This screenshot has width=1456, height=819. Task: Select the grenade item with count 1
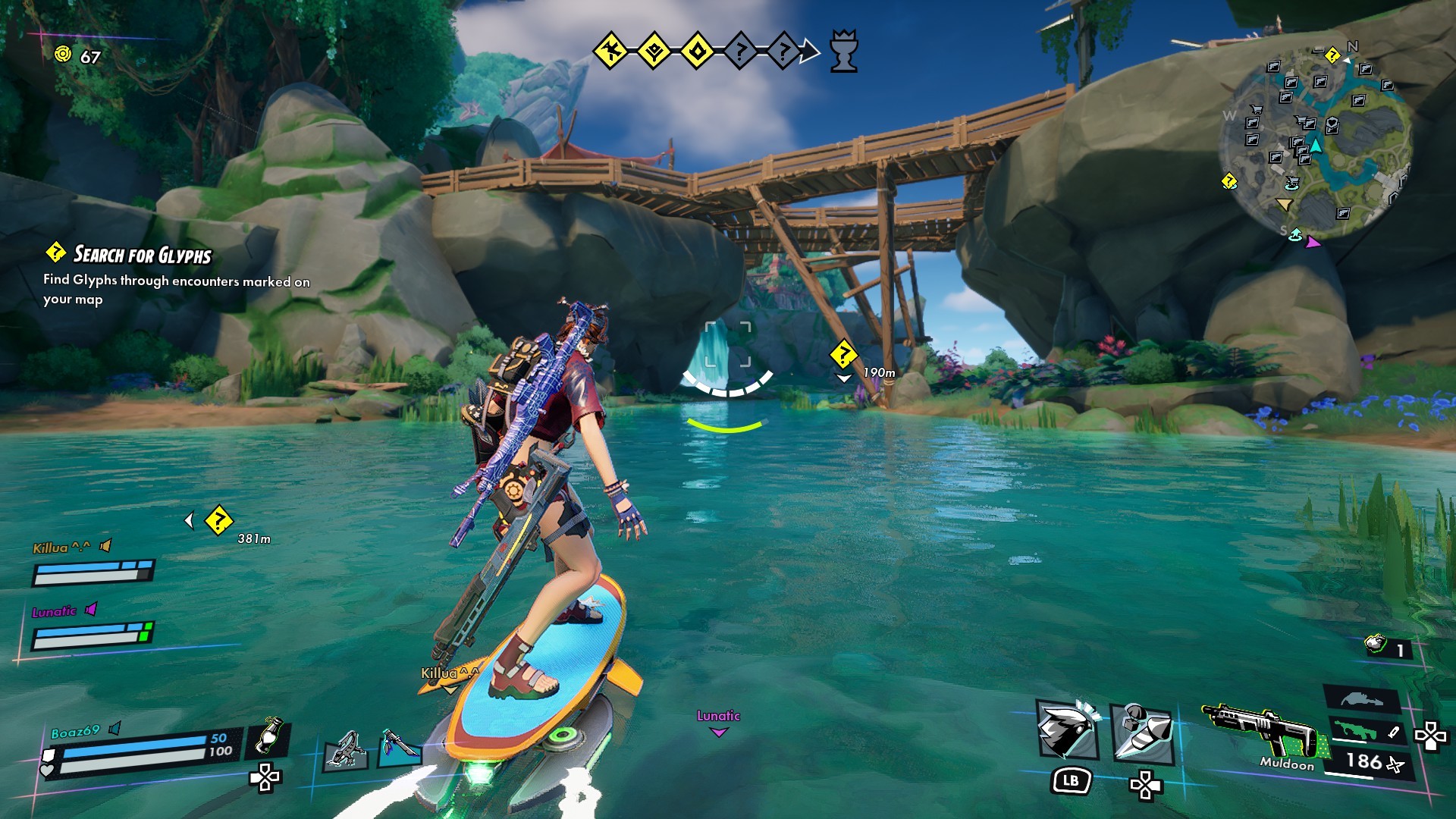(x=1376, y=645)
